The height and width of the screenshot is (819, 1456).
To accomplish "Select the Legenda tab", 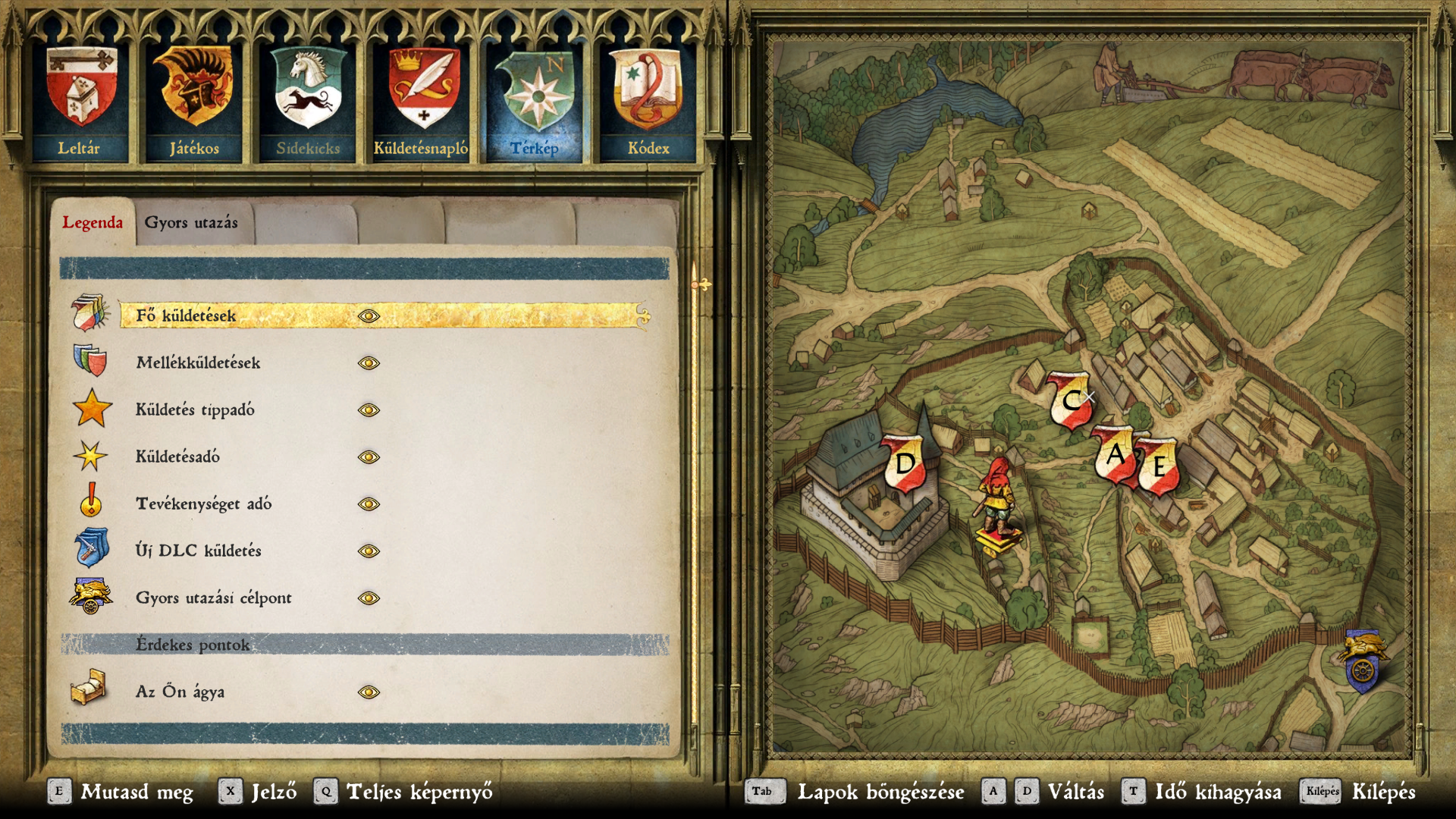I will pos(93,223).
